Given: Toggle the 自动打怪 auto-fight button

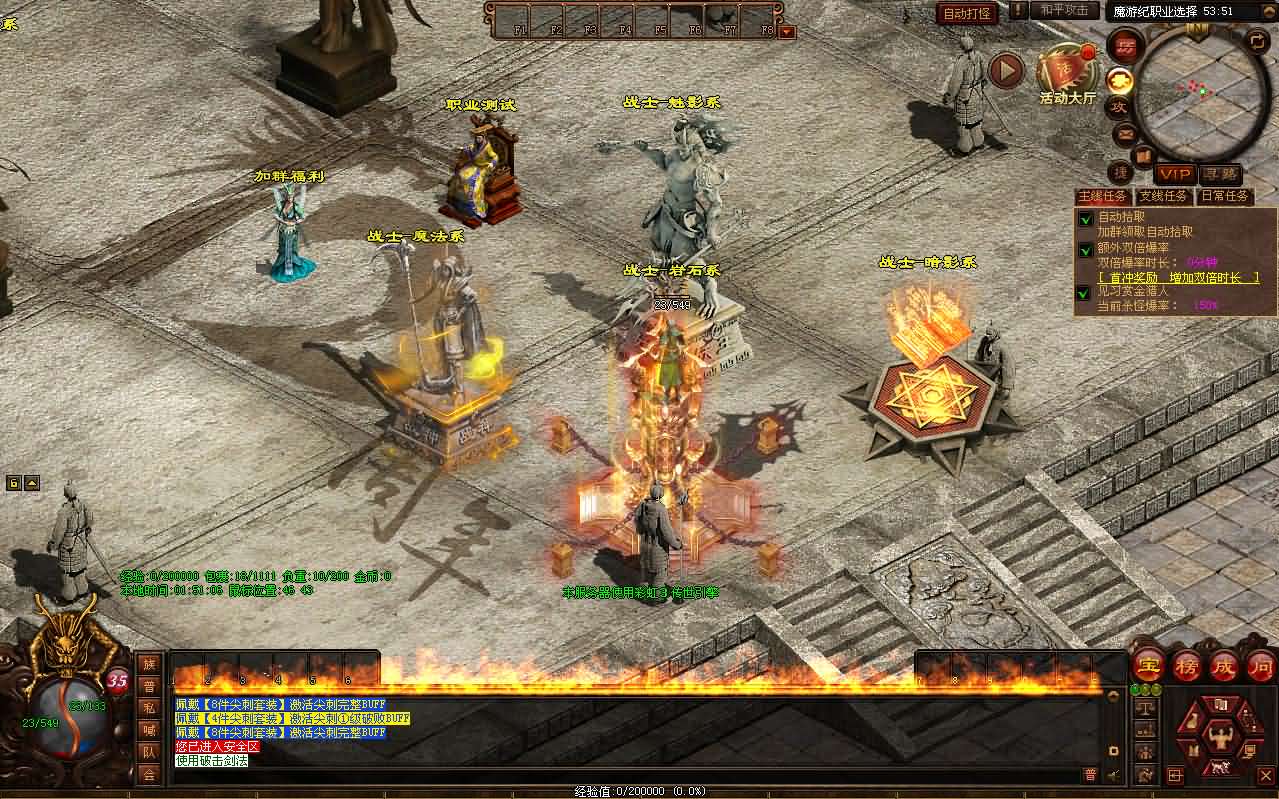Looking at the screenshot, I should click(967, 13).
